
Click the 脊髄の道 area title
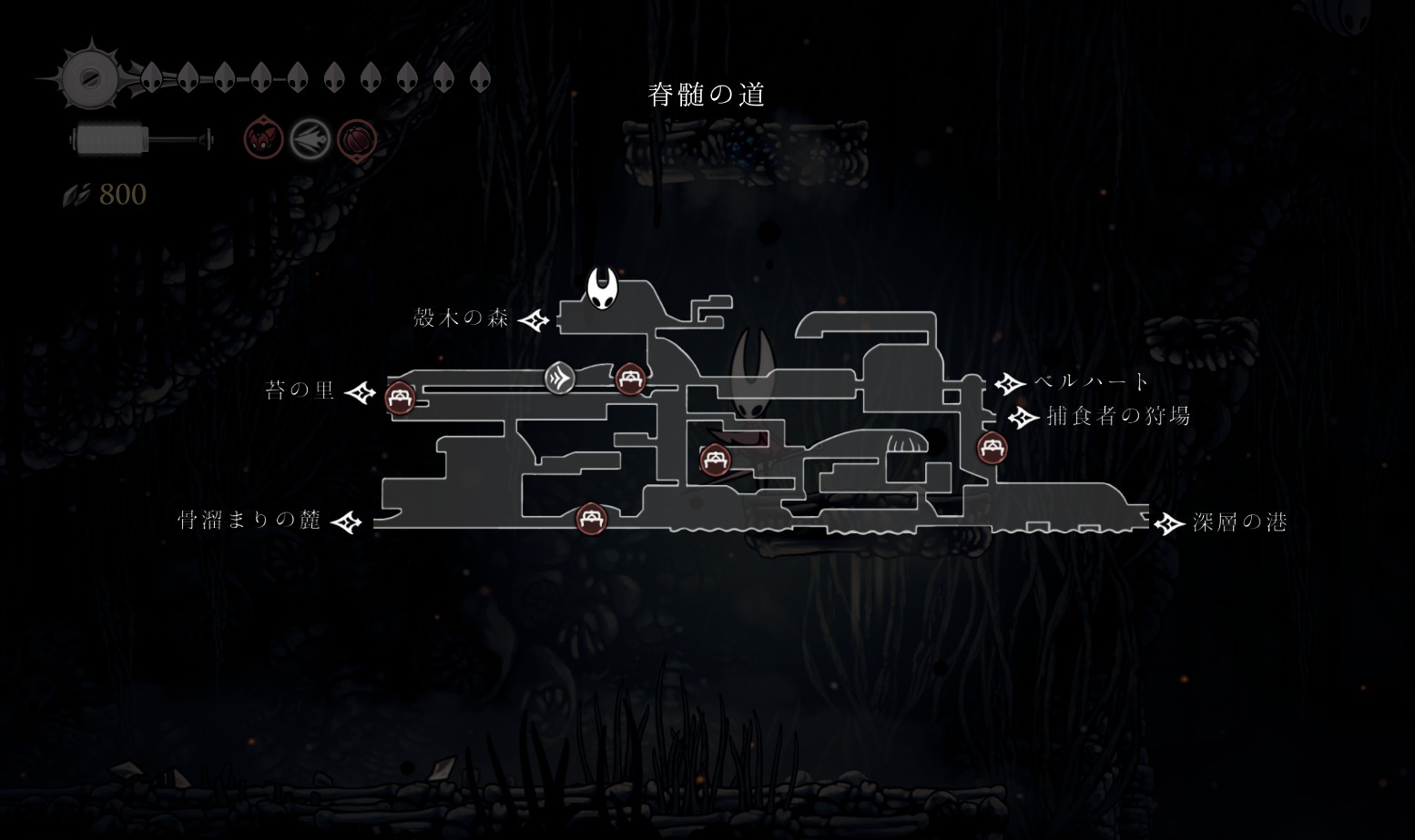[707, 95]
